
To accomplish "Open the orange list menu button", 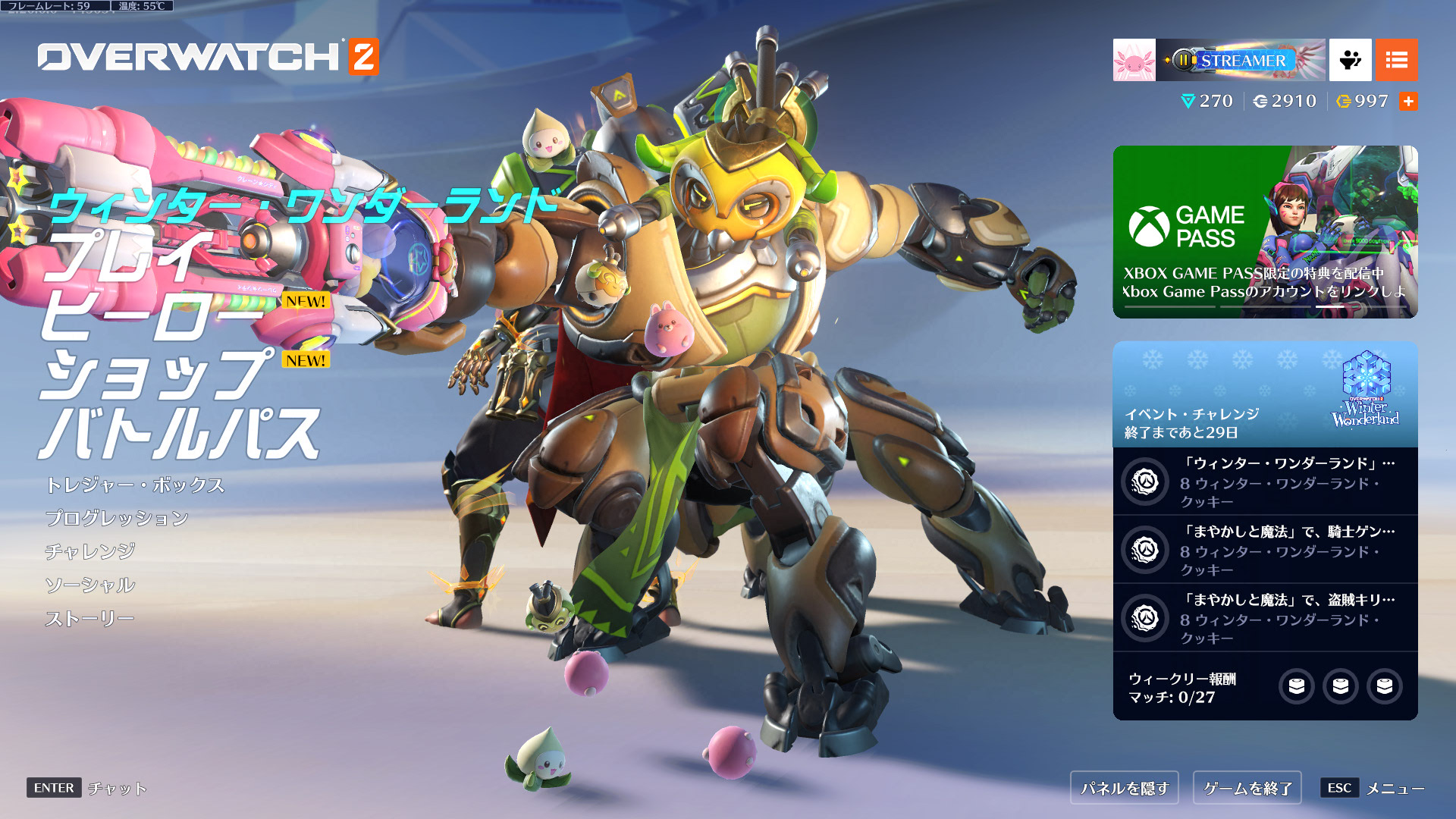I will click(x=1396, y=60).
